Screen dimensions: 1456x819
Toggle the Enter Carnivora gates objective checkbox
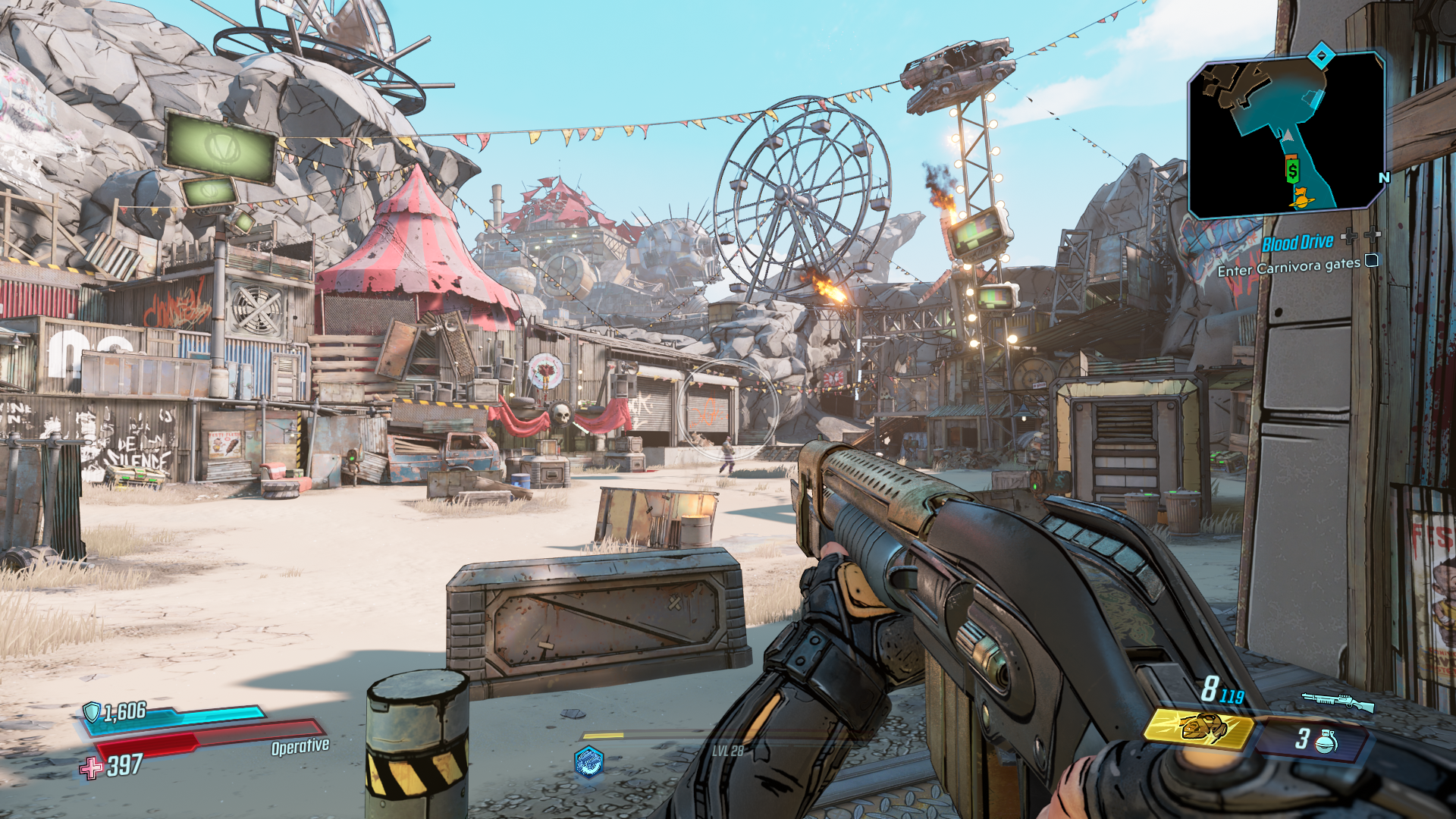coord(1371,261)
